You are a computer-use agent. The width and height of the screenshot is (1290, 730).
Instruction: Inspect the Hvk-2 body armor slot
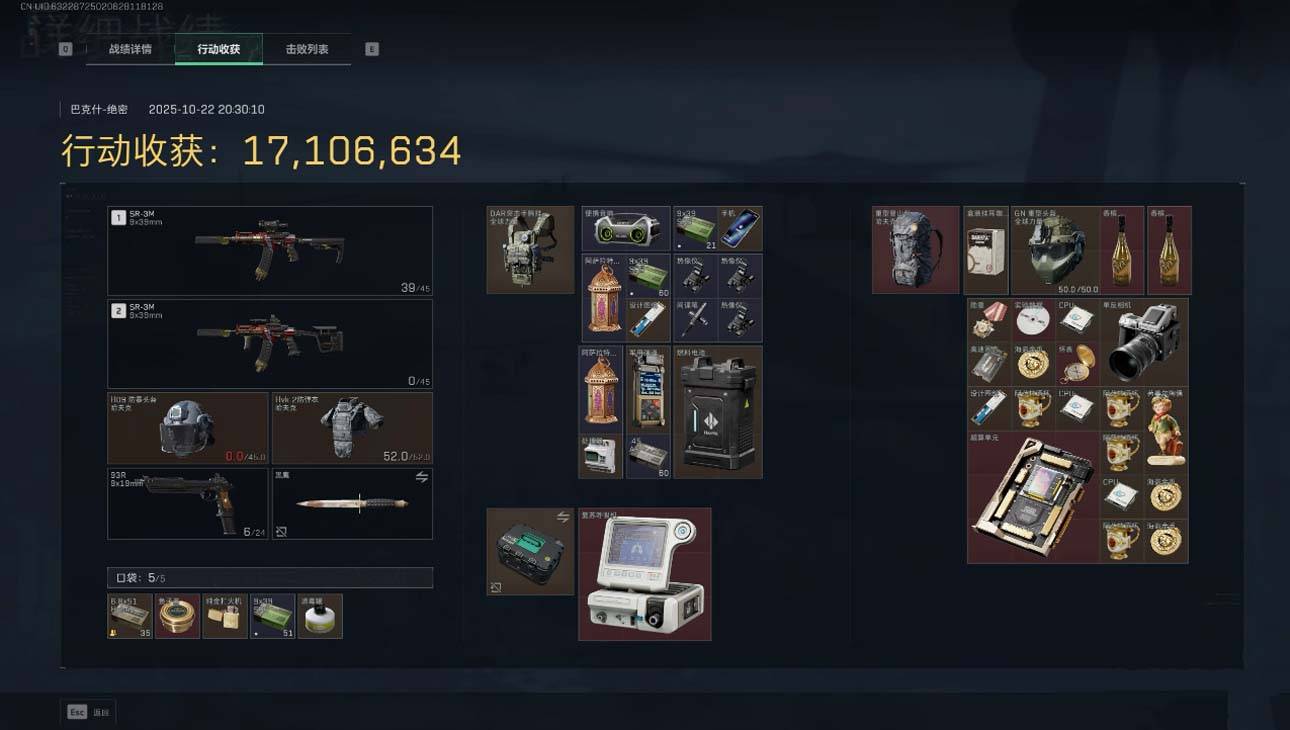coord(352,428)
